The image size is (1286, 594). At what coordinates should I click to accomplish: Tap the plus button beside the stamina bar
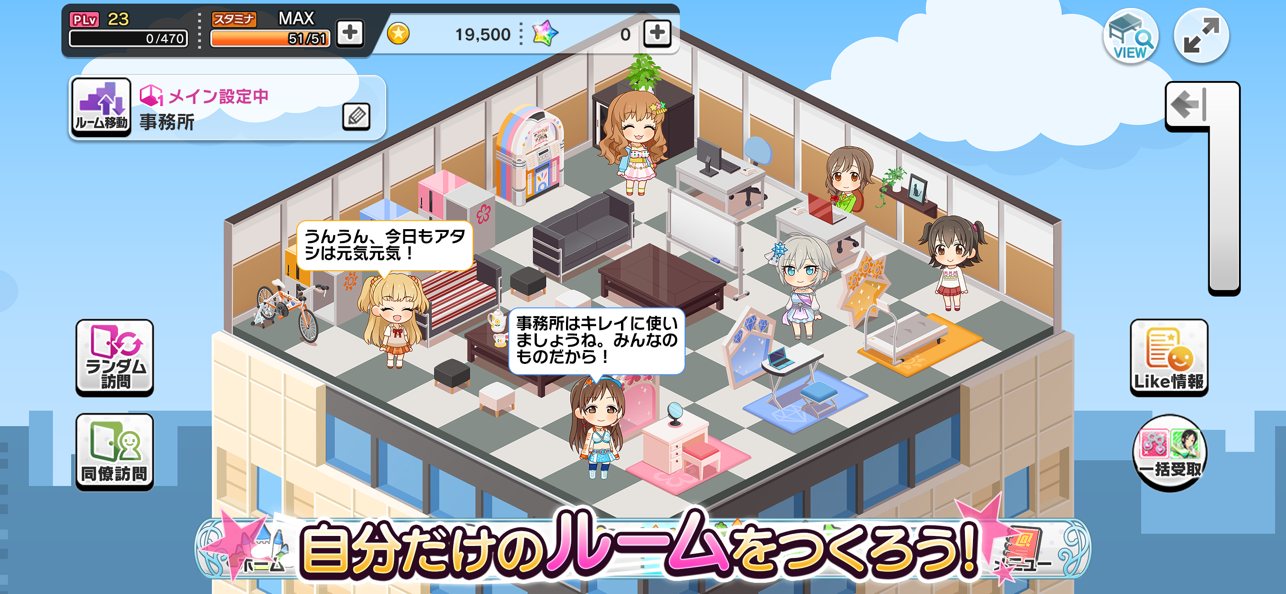point(349,33)
